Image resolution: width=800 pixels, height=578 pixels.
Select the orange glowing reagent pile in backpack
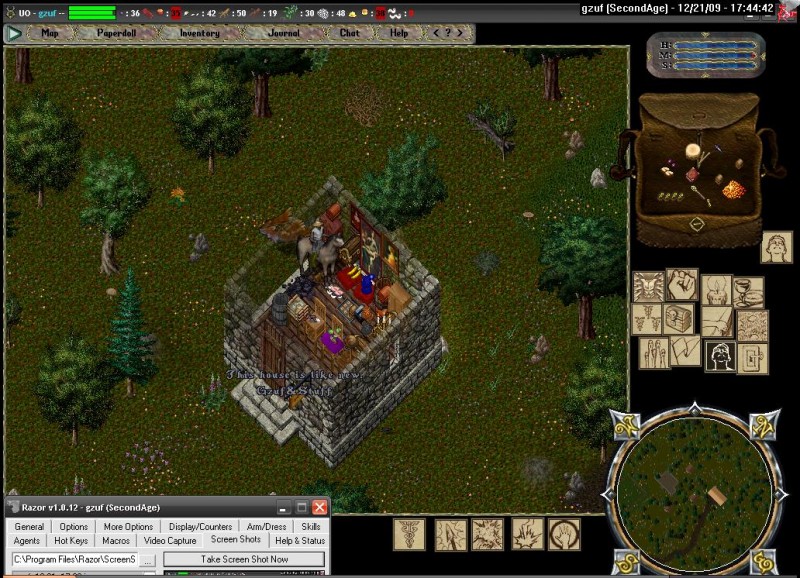click(x=733, y=189)
